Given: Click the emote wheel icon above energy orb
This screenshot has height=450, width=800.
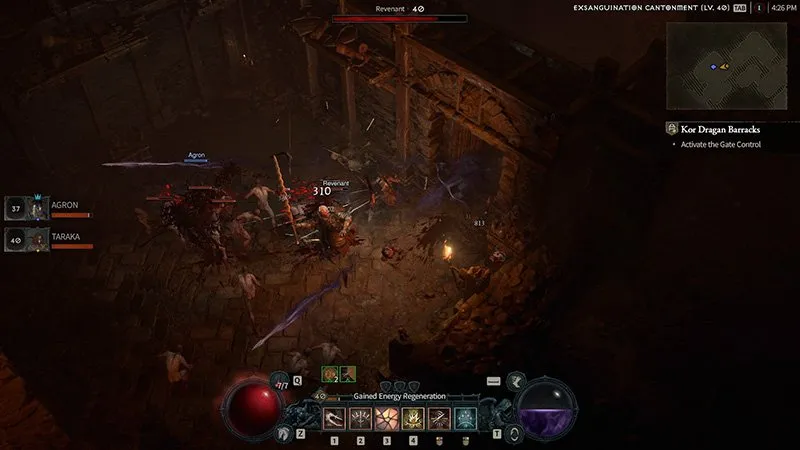Looking at the screenshot, I should coord(516,380).
